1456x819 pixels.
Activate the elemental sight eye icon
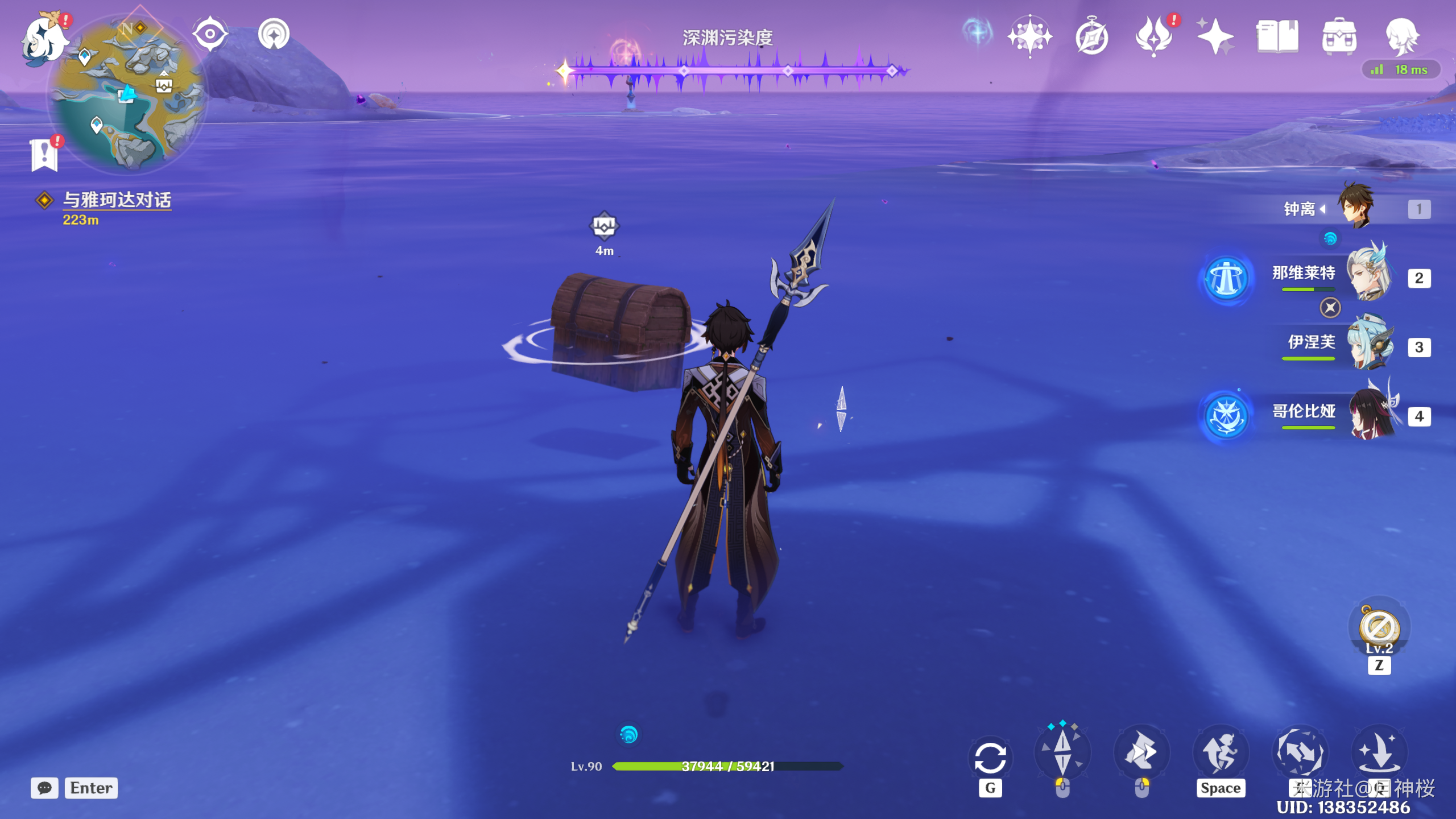pos(210,34)
